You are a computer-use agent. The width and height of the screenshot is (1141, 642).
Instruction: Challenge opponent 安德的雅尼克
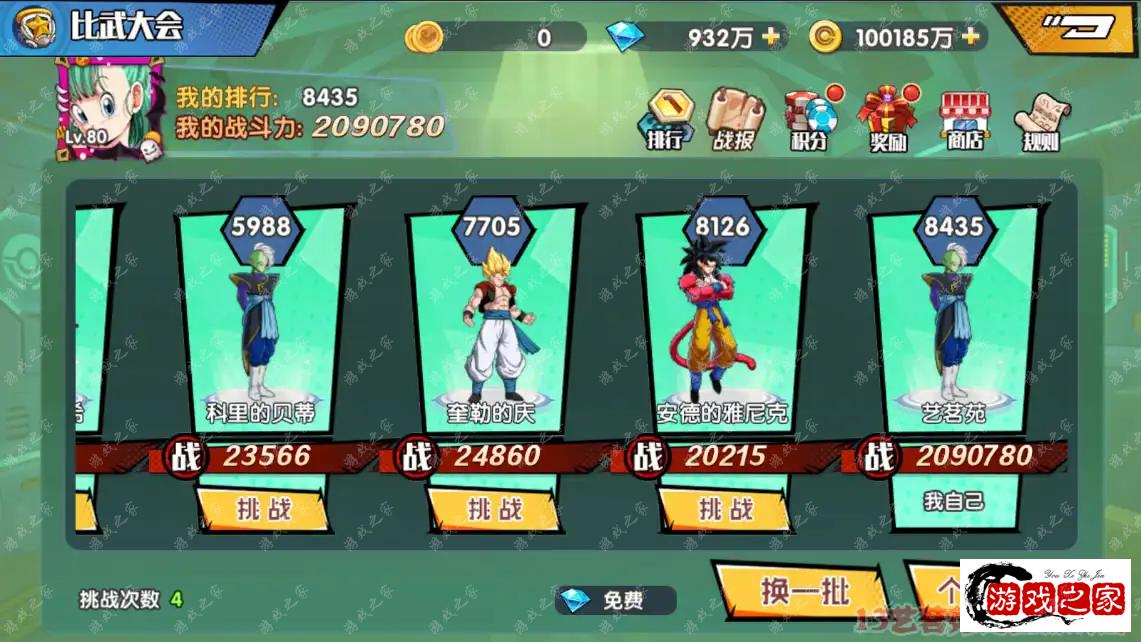[x=725, y=509]
